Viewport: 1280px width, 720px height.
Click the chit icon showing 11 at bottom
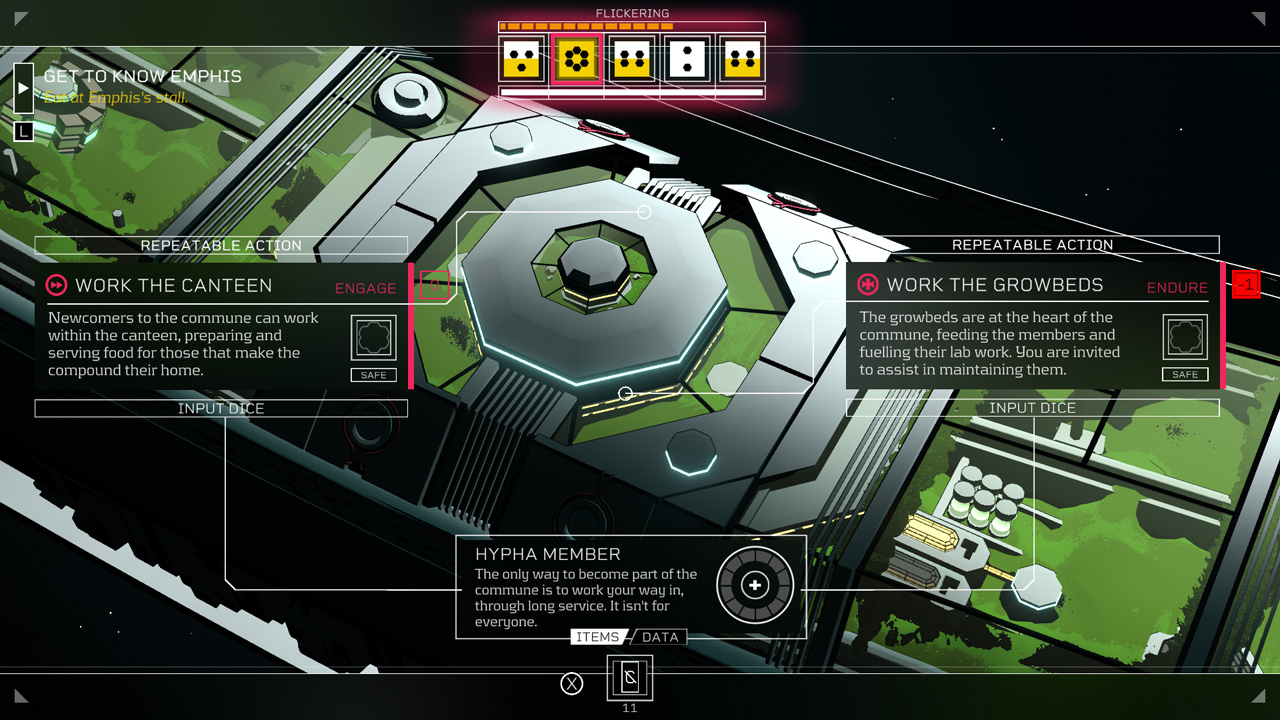tap(630, 678)
